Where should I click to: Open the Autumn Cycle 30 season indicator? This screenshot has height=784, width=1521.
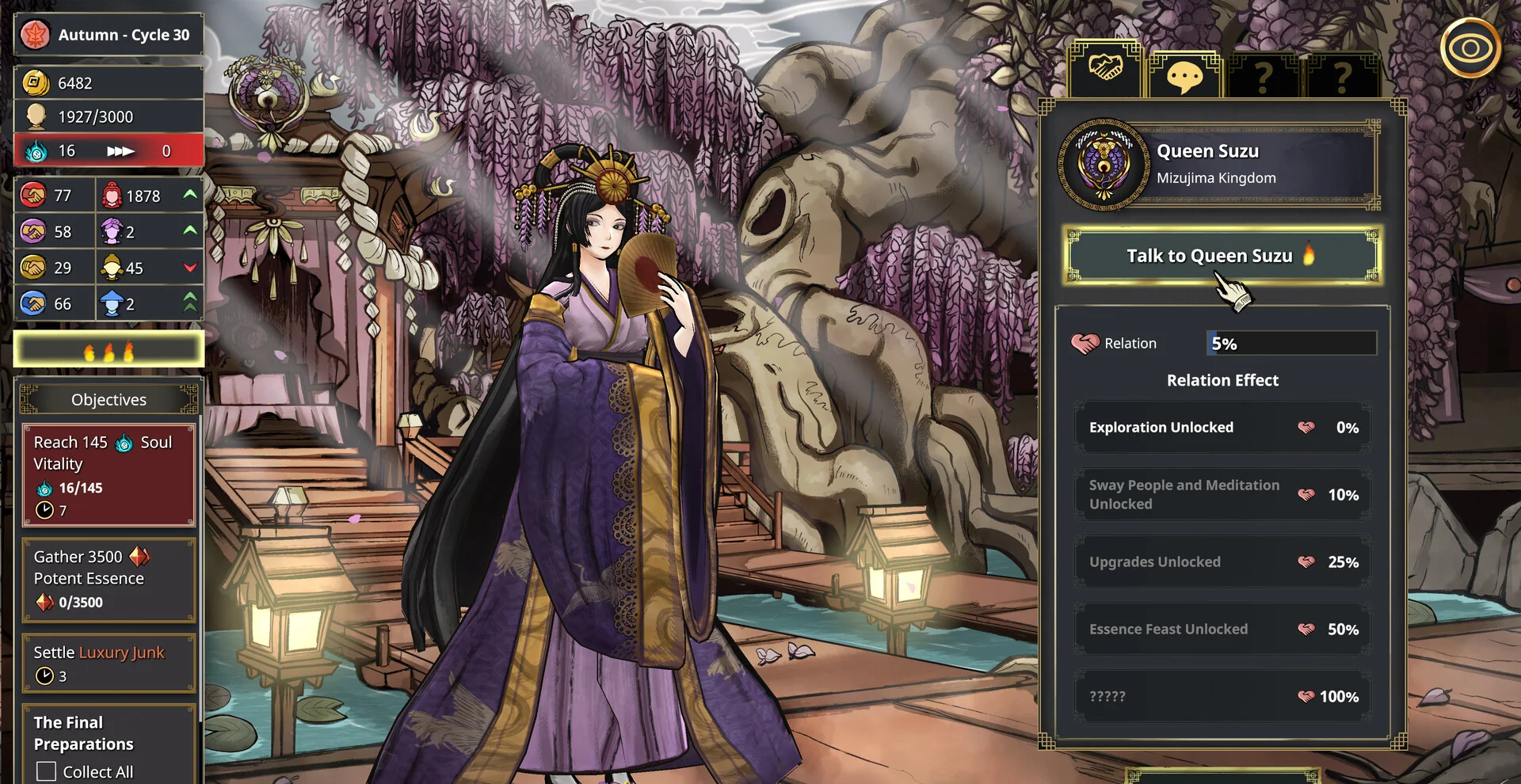pyautogui.click(x=109, y=35)
